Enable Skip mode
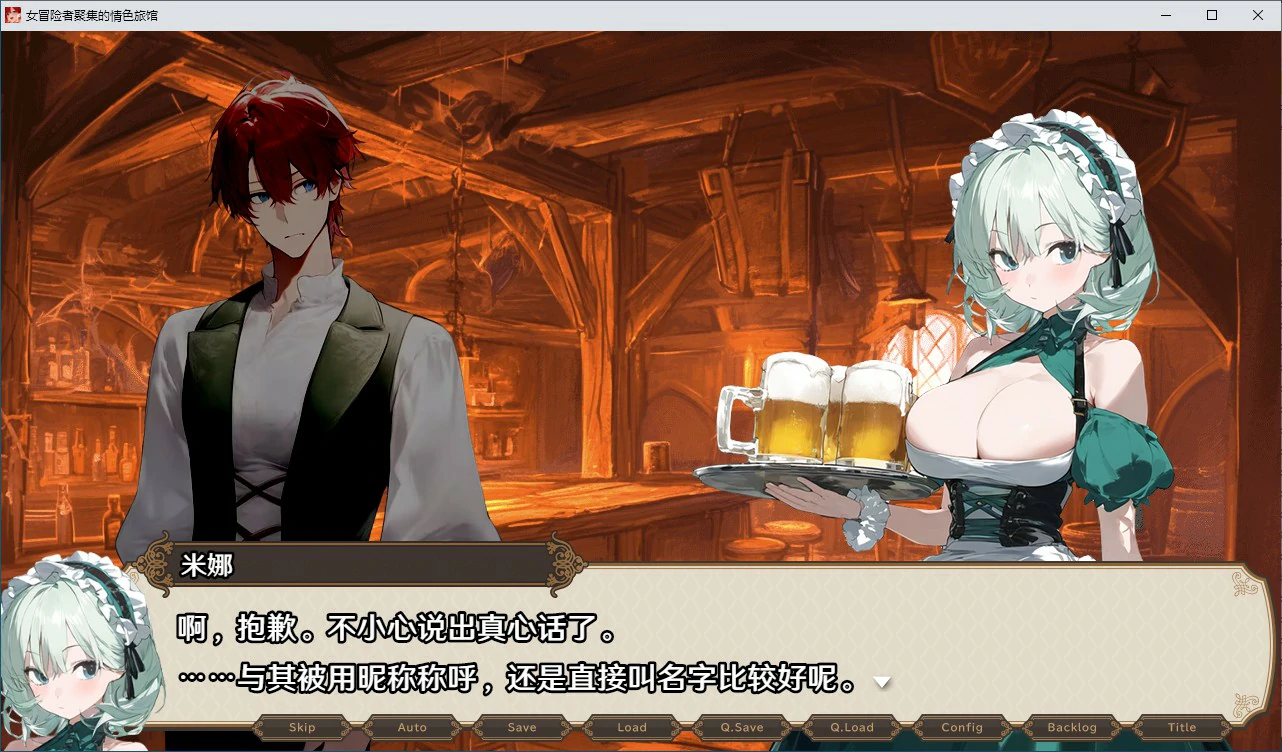The height and width of the screenshot is (752, 1282). tap(301, 727)
